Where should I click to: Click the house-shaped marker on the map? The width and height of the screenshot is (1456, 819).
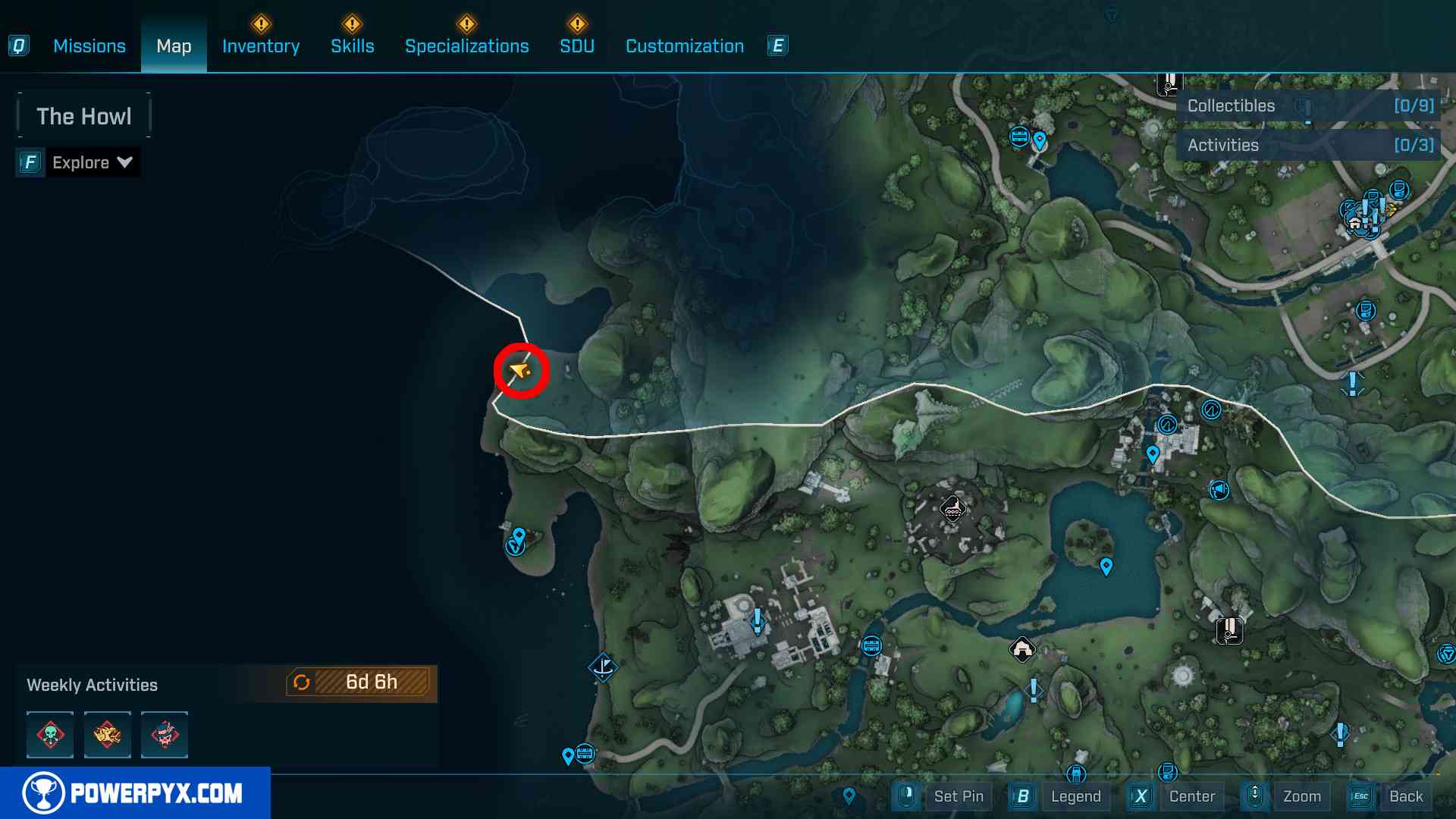(1022, 649)
